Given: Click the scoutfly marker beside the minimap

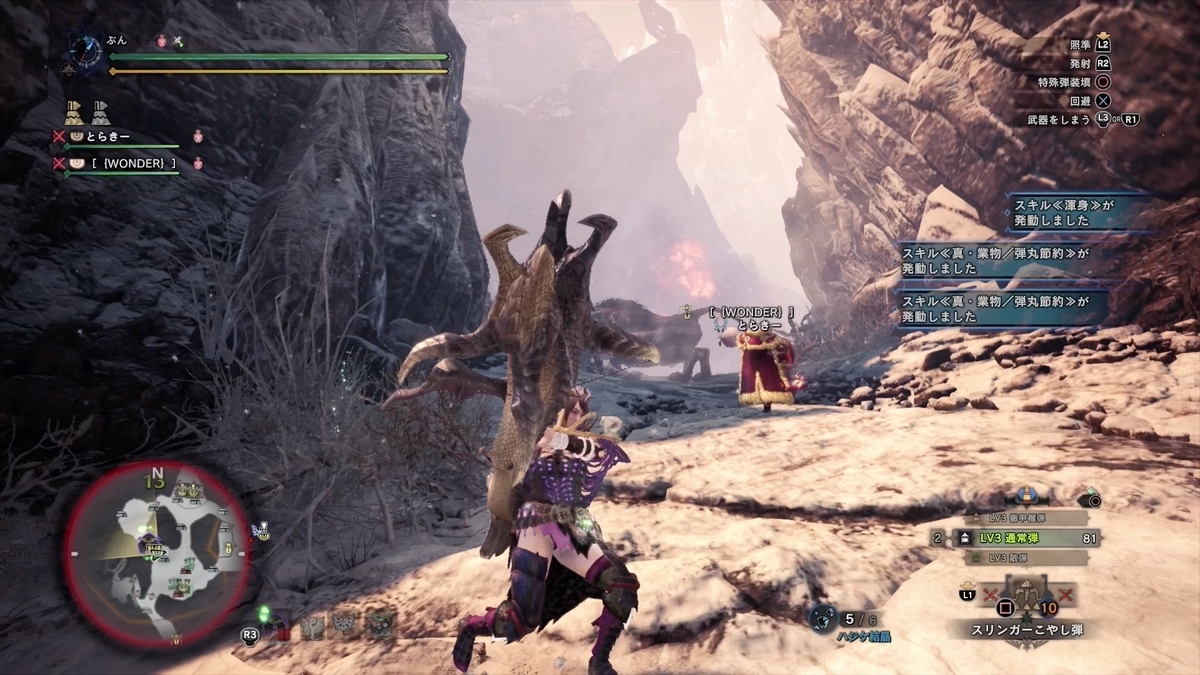Looking at the screenshot, I should 261,529.
